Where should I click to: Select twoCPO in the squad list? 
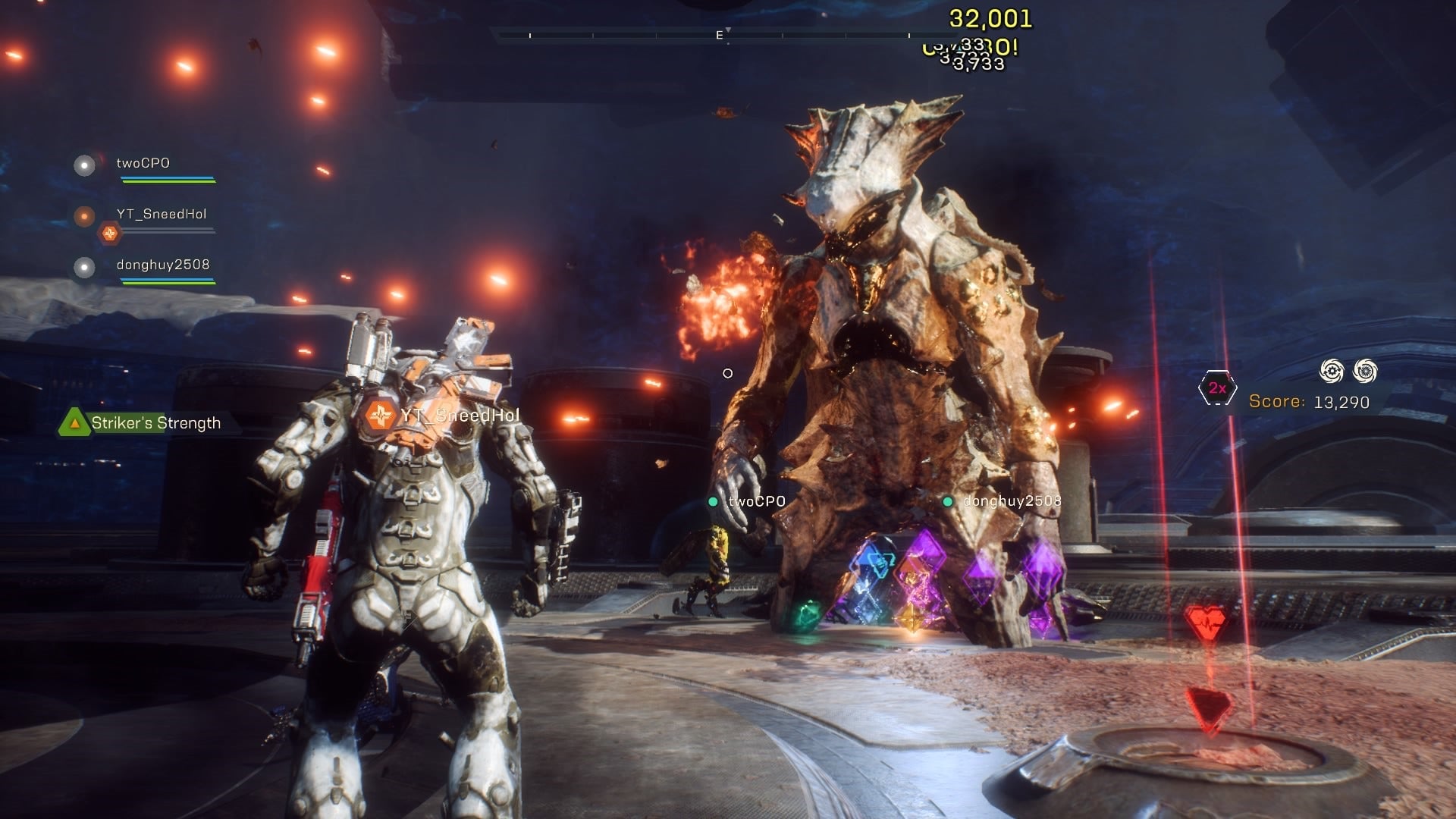143,163
